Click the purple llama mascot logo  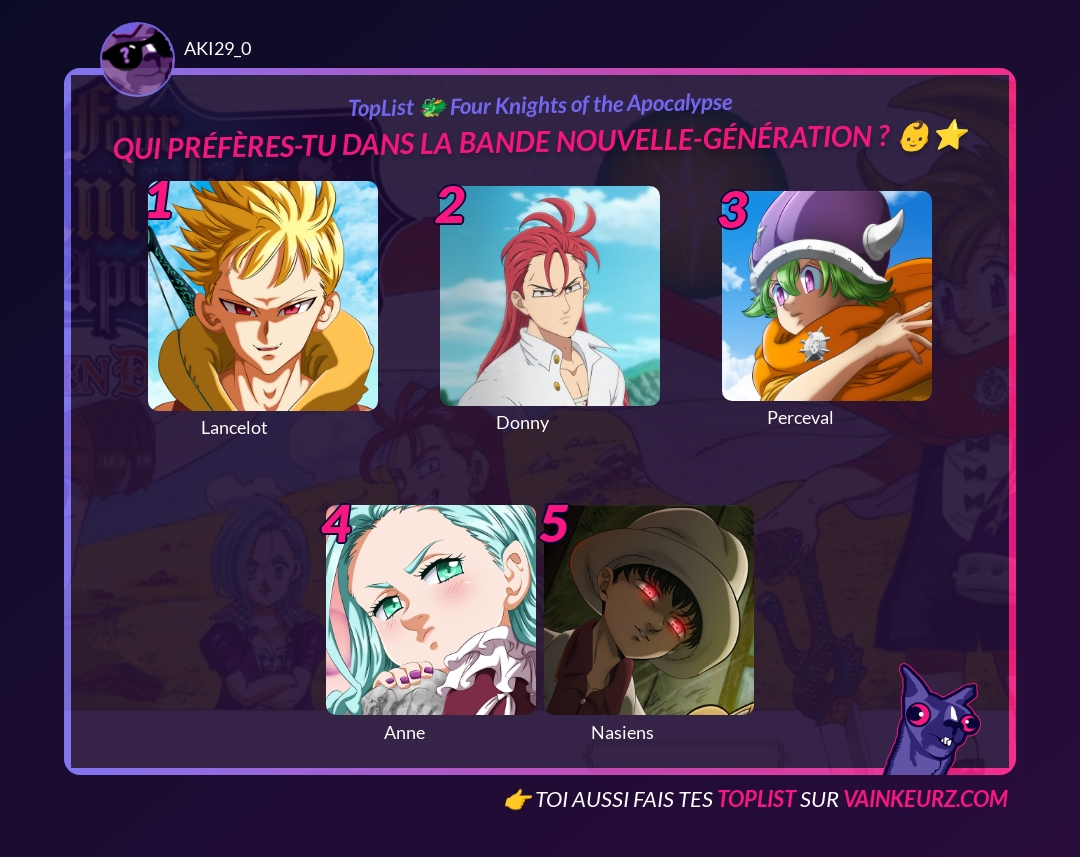tap(933, 722)
